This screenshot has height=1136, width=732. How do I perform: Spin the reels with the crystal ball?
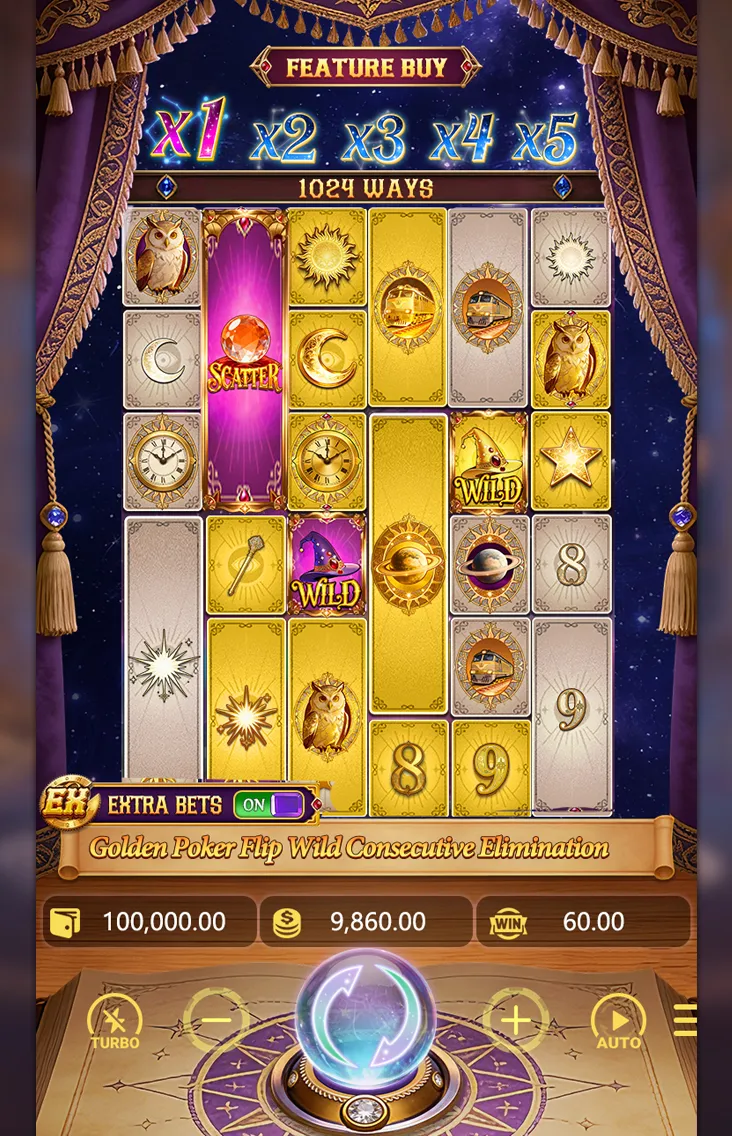pos(365,1018)
